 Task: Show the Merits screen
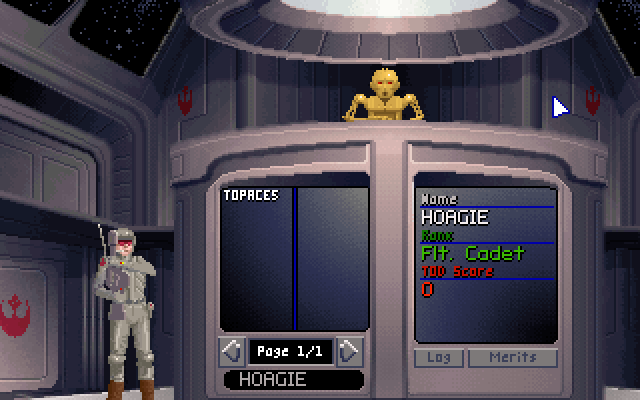512,357
